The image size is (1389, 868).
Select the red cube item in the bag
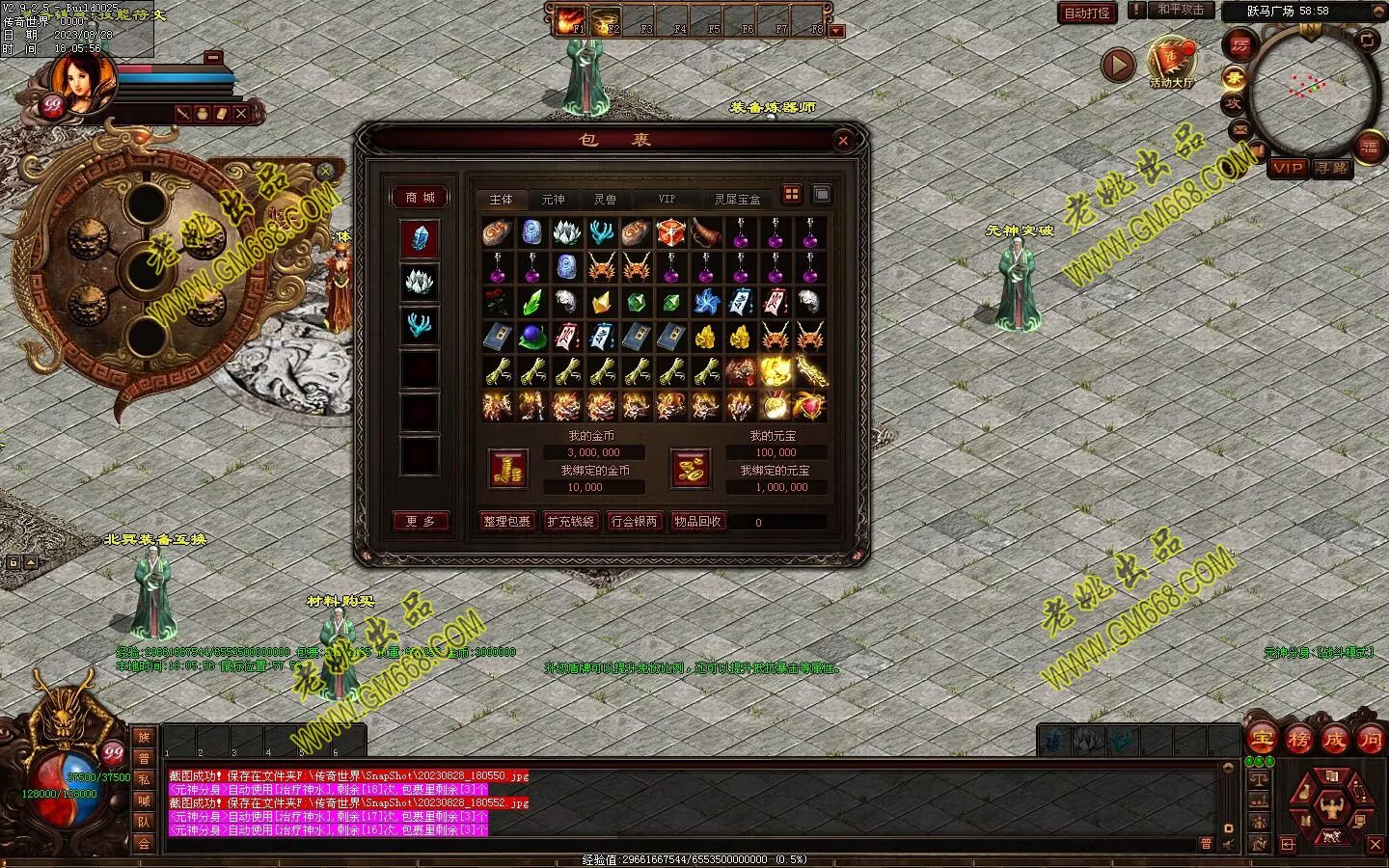pos(670,232)
